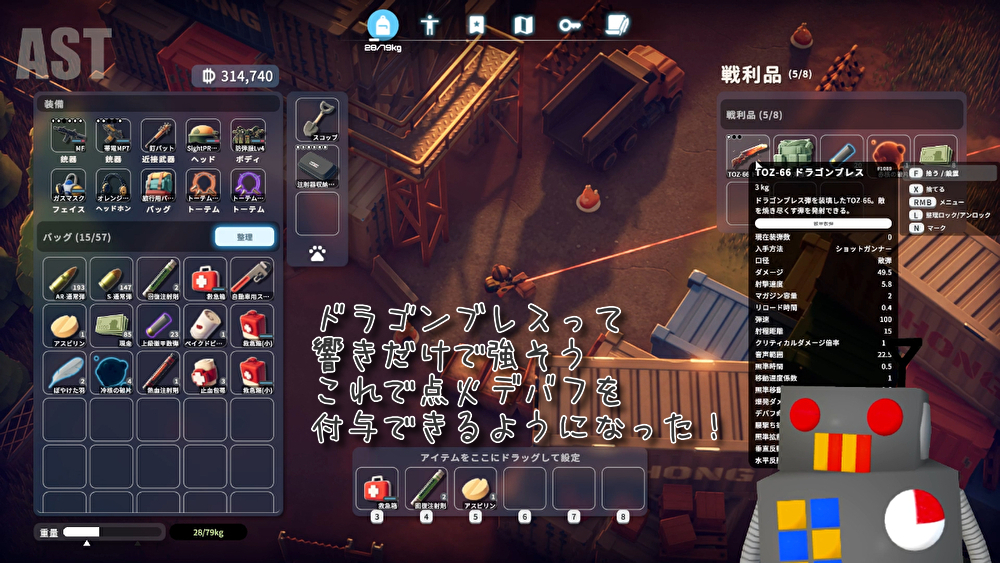This screenshot has width=1000, height=563.
Task: Choose the first aid kit quick slot 3
Action: [x=377, y=490]
